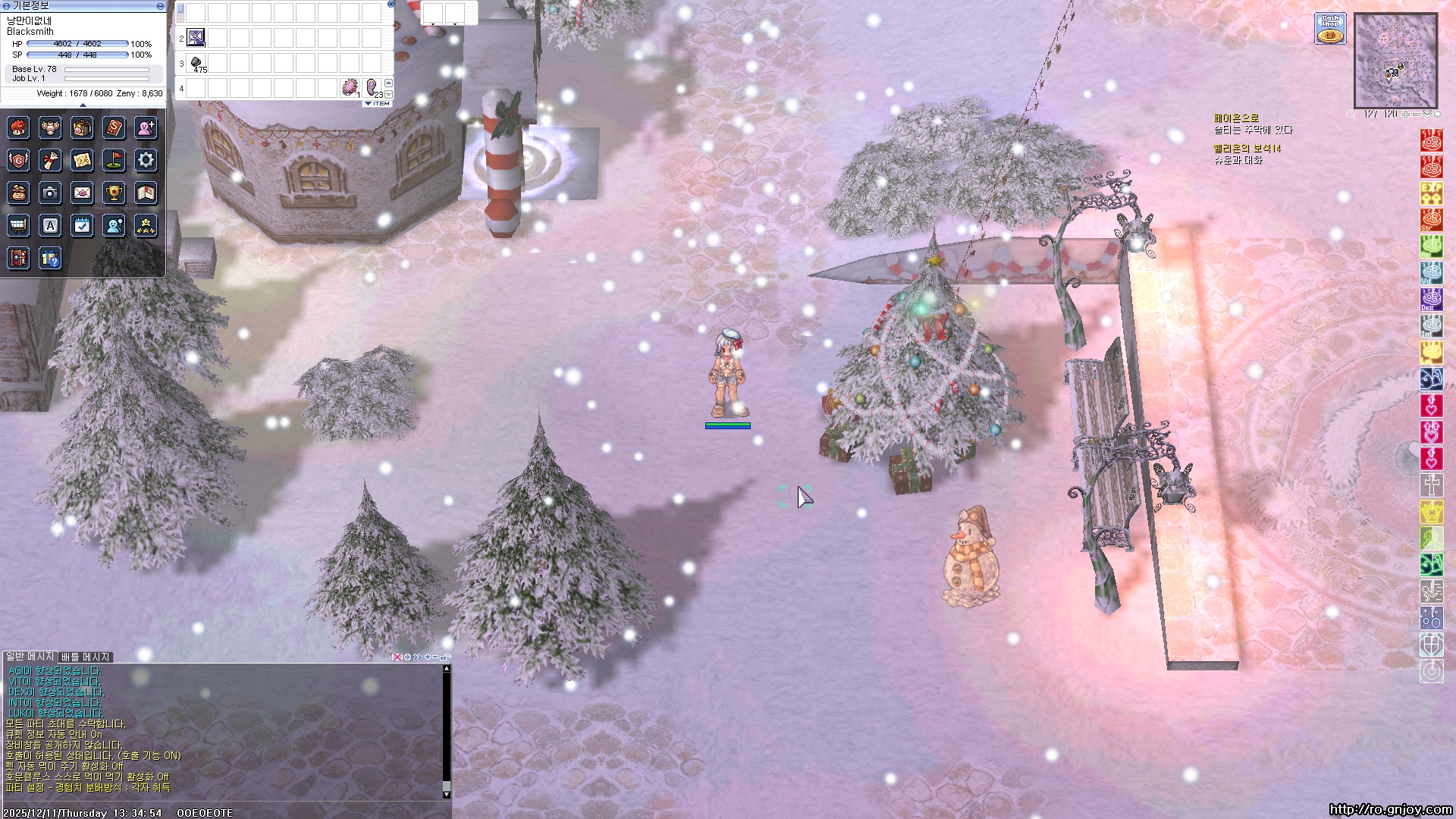Click the minimap
Viewport: 1456px width, 819px height.
click(1395, 61)
